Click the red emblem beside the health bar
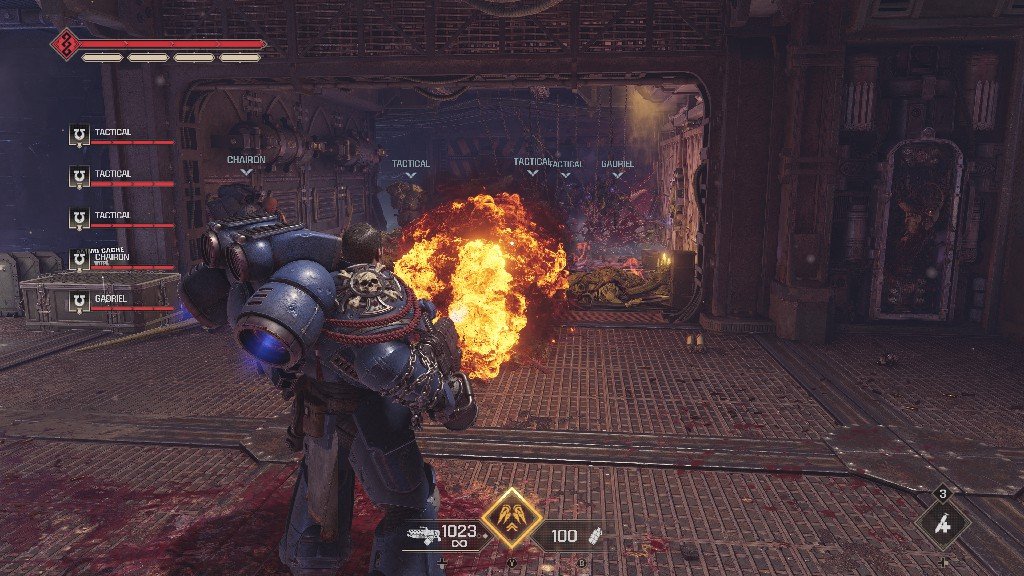Viewport: 1024px width, 576px height. pos(65,44)
